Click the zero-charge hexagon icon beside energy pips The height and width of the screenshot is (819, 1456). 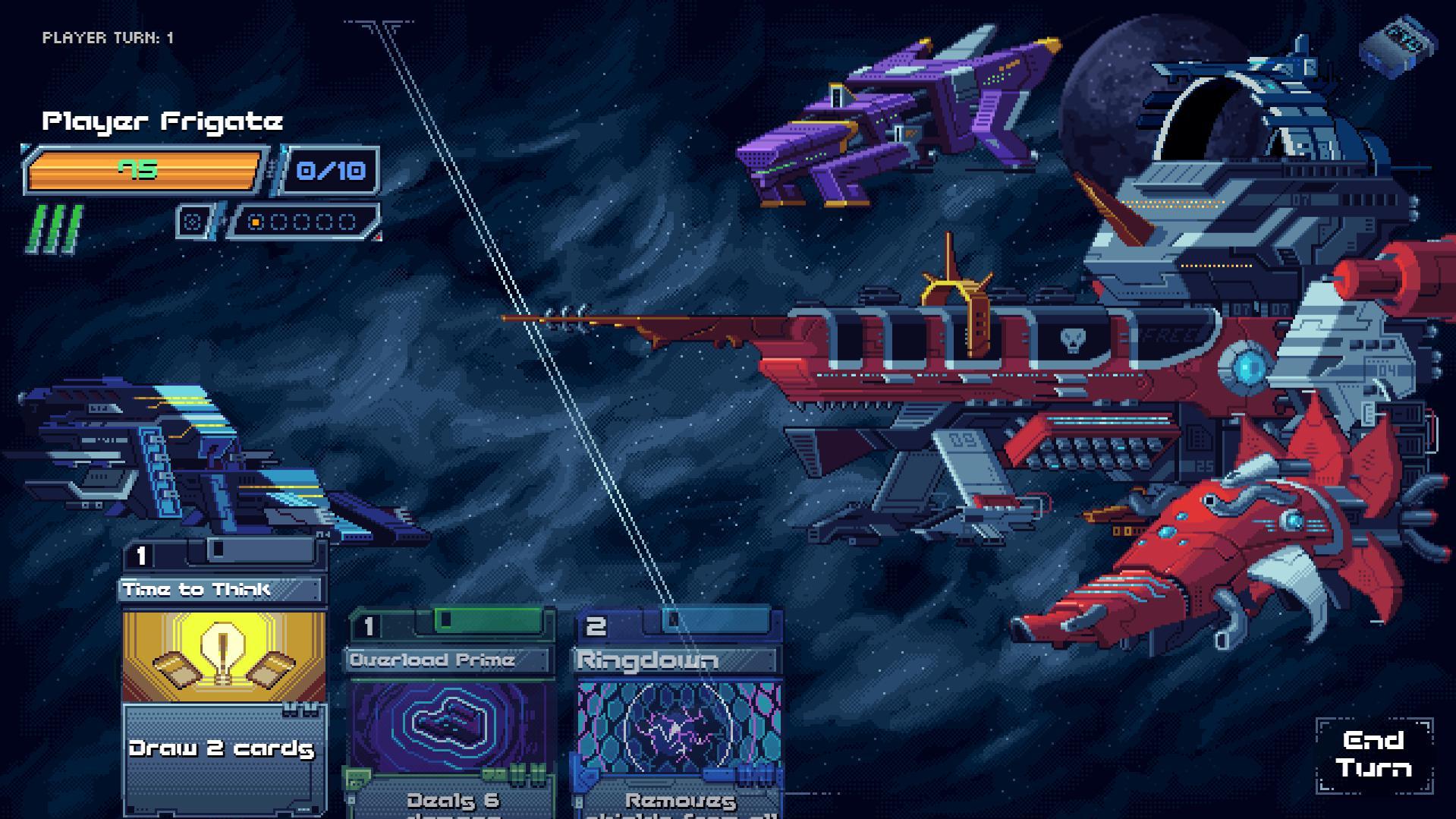196,222
